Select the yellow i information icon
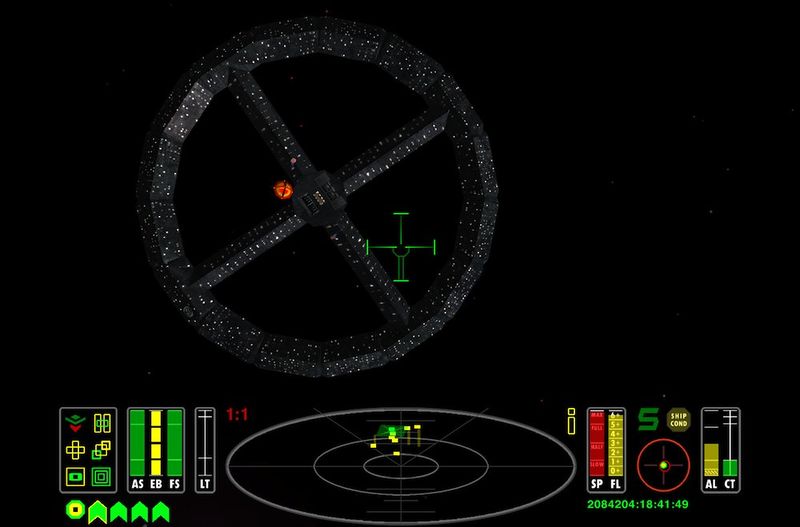The height and width of the screenshot is (527, 800). (x=572, y=423)
